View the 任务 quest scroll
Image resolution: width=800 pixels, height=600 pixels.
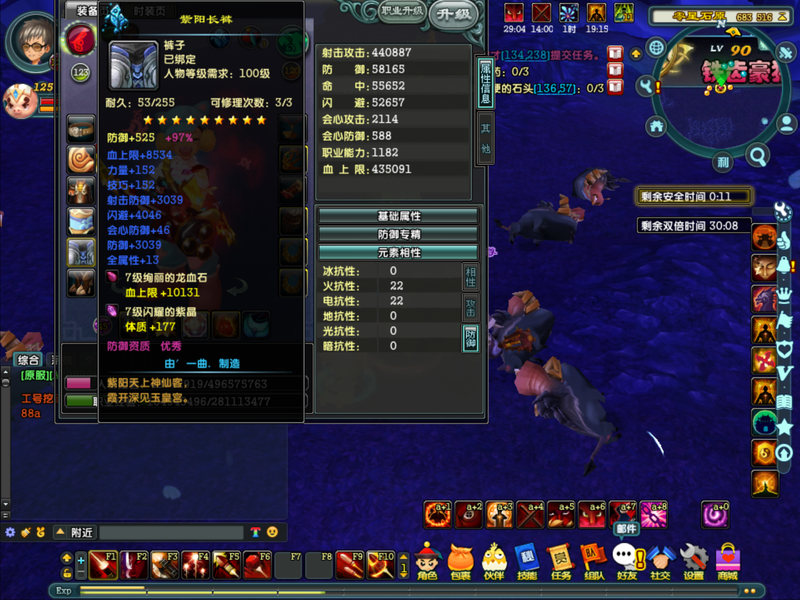coord(560,562)
